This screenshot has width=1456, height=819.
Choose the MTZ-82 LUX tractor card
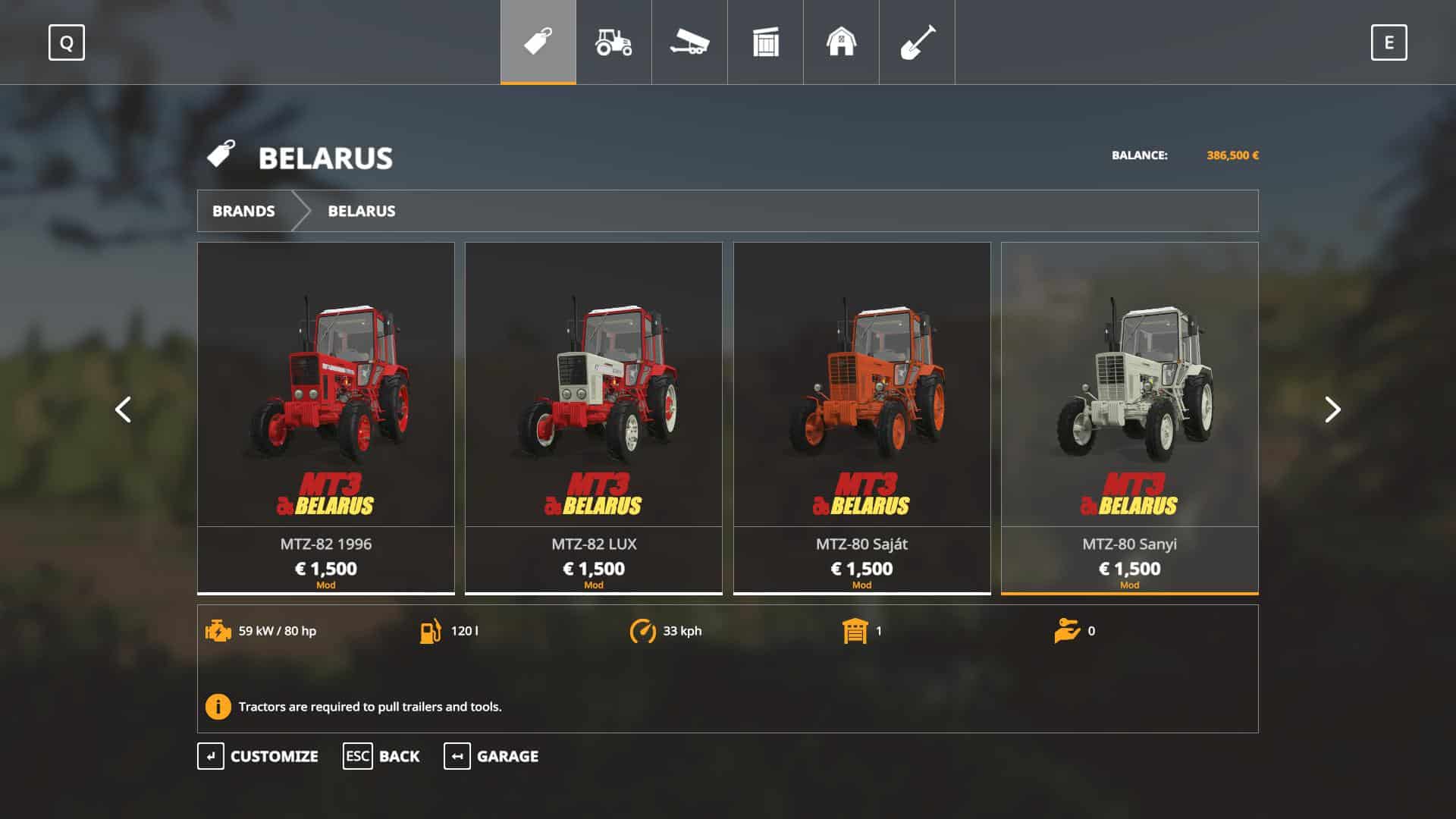pos(594,417)
